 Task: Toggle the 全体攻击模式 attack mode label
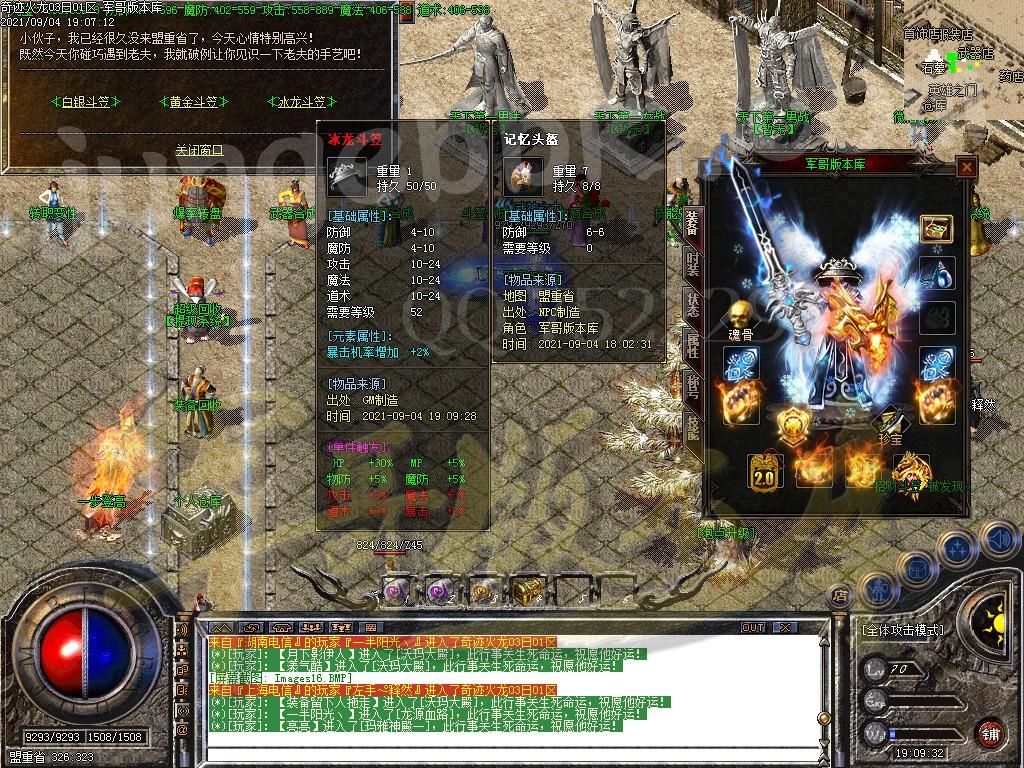(902, 631)
